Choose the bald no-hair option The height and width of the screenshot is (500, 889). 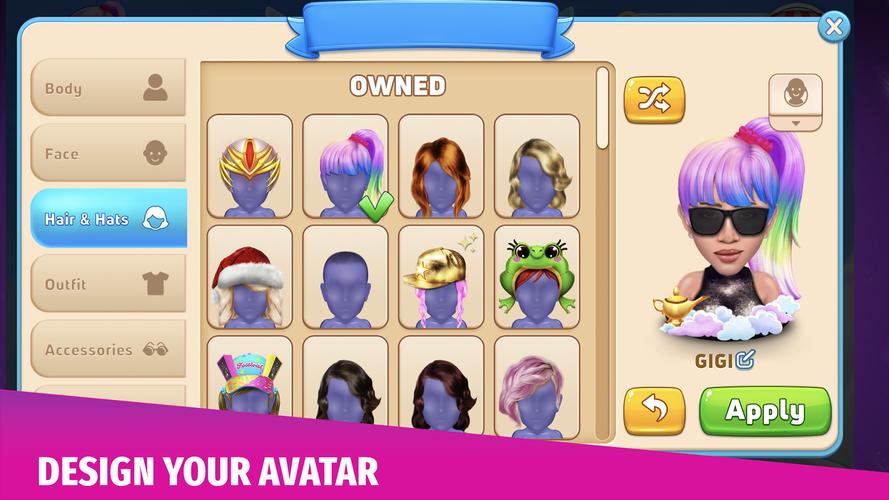pyautogui.click(x=345, y=277)
